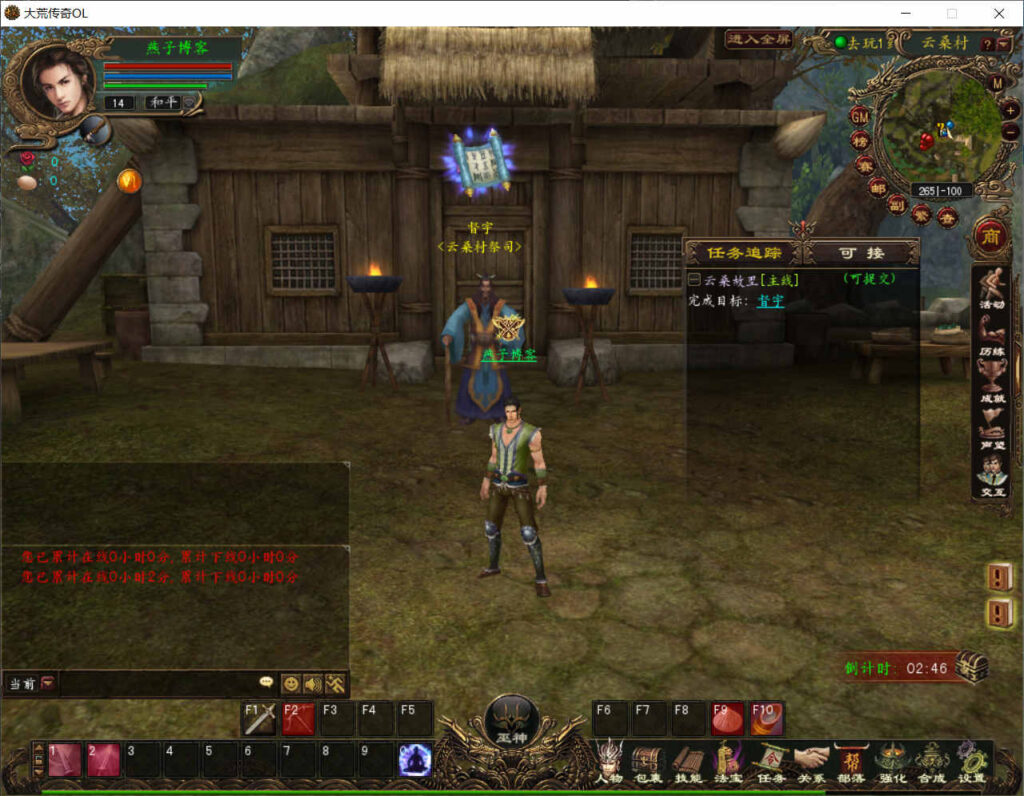Click the minimap zoom-out minus button
Image resolution: width=1024 pixels, height=796 pixels.
(1010, 131)
